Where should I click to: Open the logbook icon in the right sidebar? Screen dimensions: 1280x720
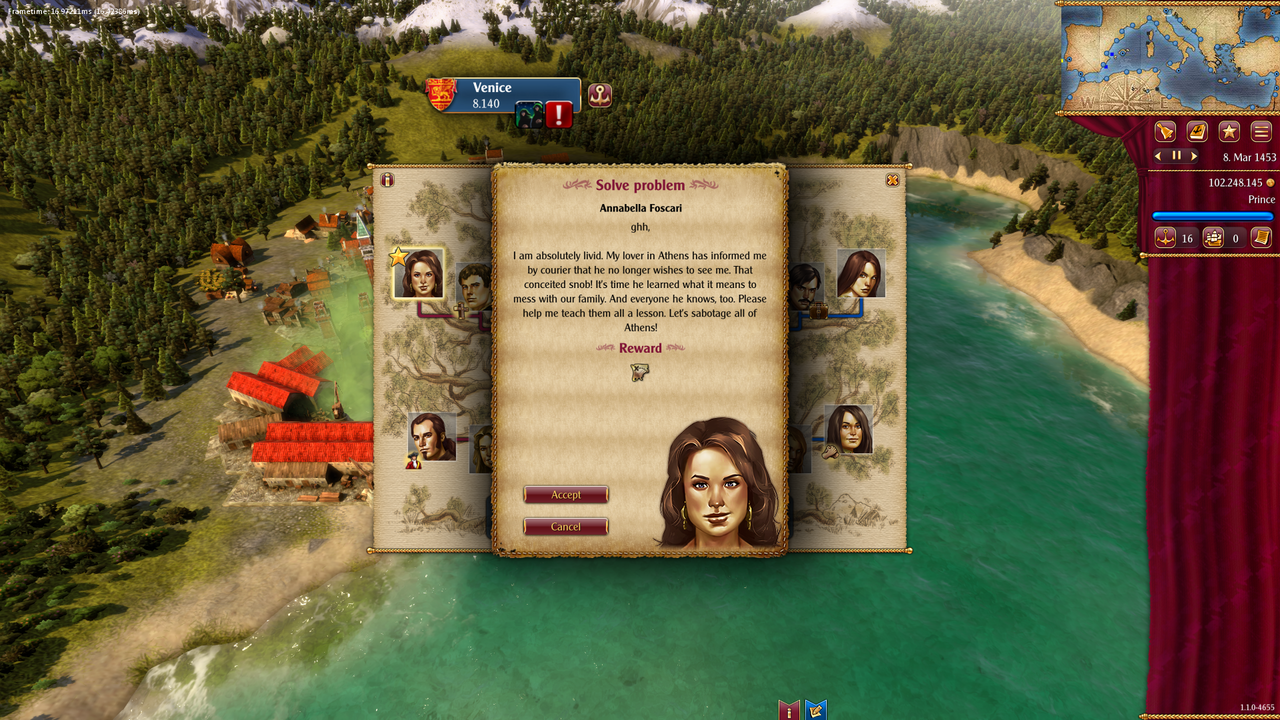1197,131
